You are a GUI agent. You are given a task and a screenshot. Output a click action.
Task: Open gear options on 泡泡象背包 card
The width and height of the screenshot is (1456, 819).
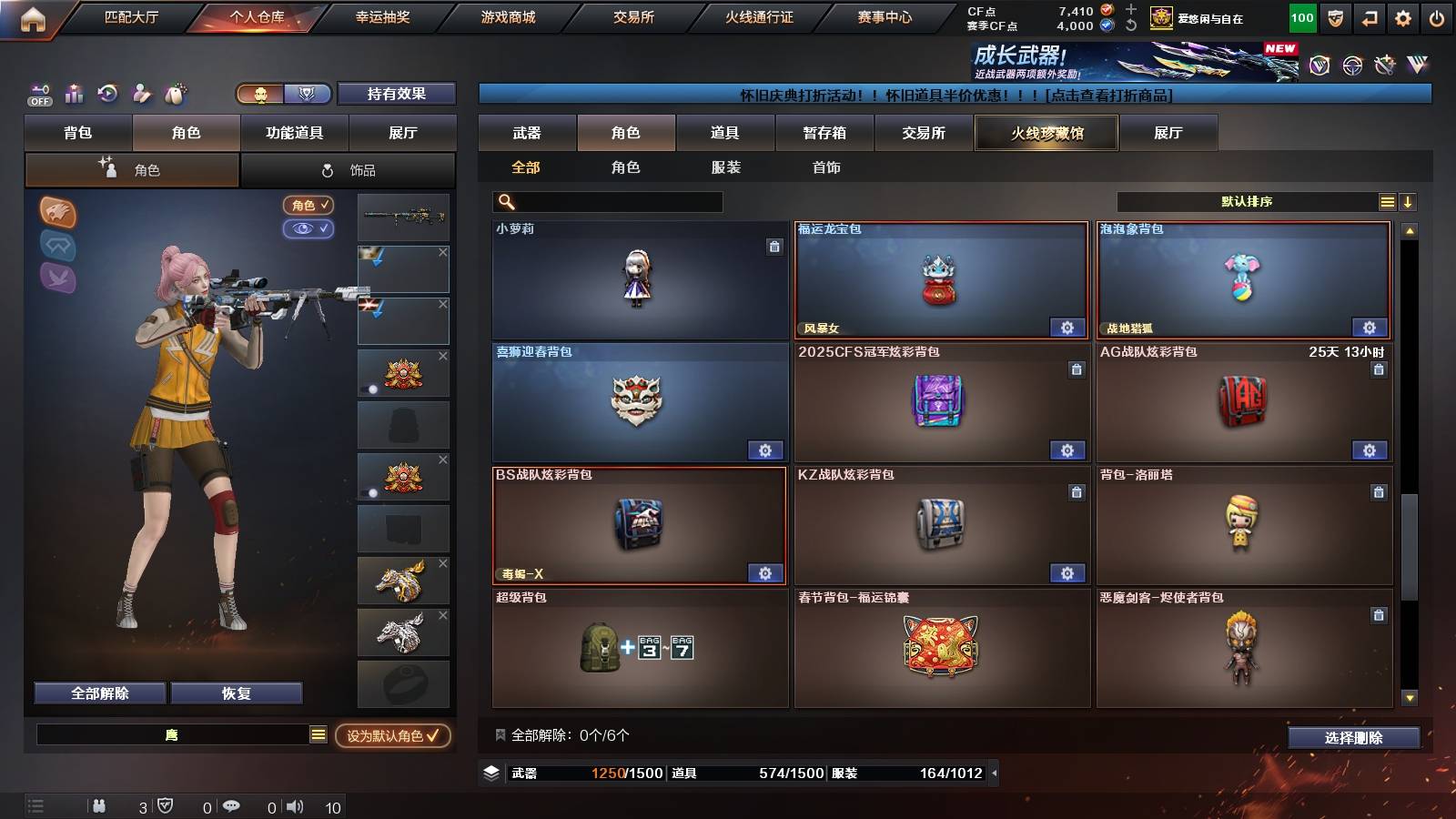click(1370, 328)
